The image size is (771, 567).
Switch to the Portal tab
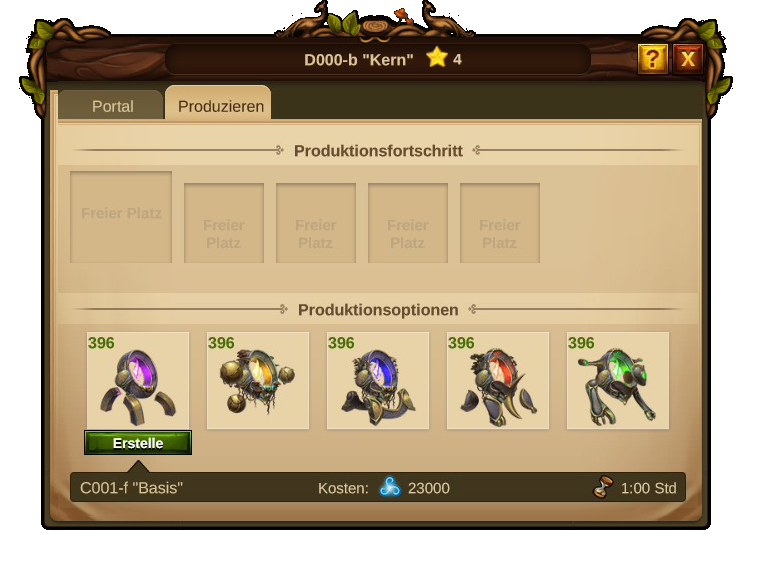pos(112,106)
